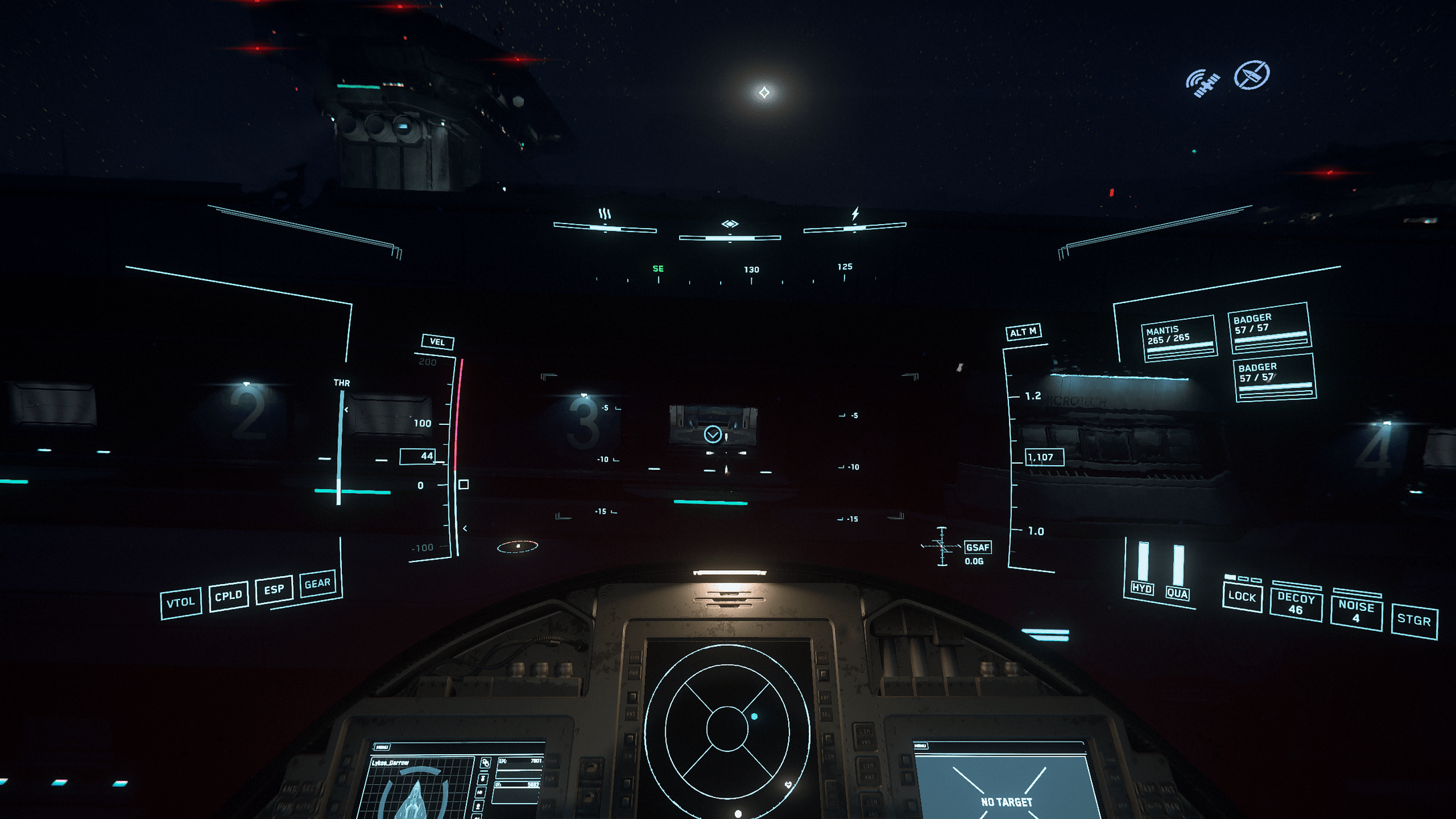The width and height of the screenshot is (1456, 819).
Task: Select the crosshair navigation icon top right
Action: (1251, 76)
